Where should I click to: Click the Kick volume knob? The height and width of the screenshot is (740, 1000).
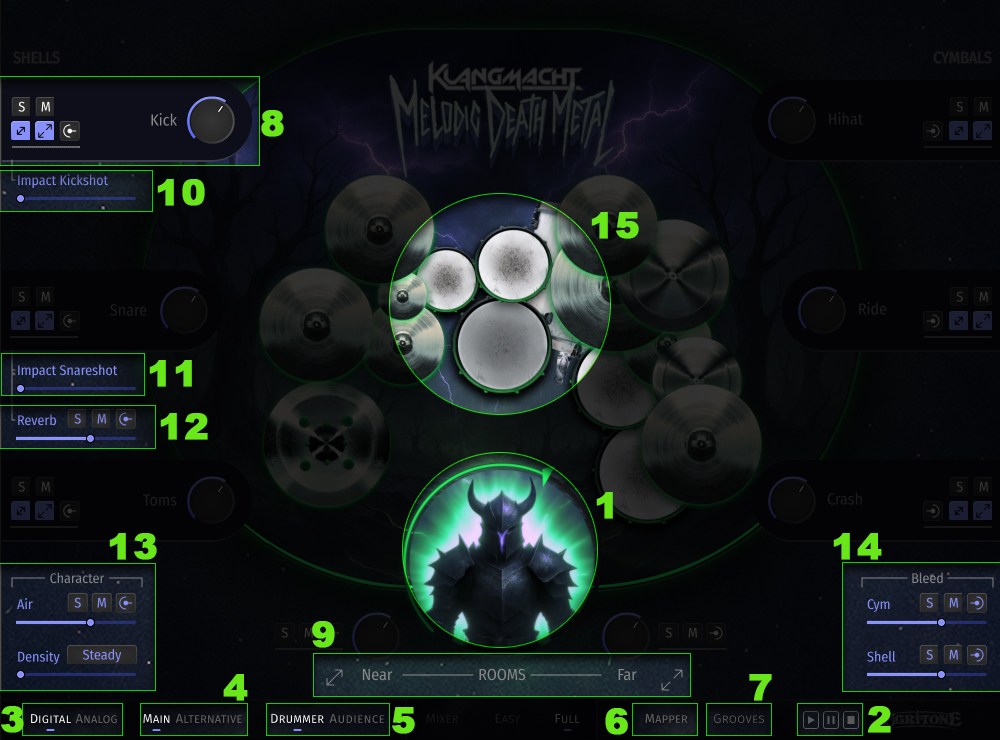pyautogui.click(x=211, y=121)
